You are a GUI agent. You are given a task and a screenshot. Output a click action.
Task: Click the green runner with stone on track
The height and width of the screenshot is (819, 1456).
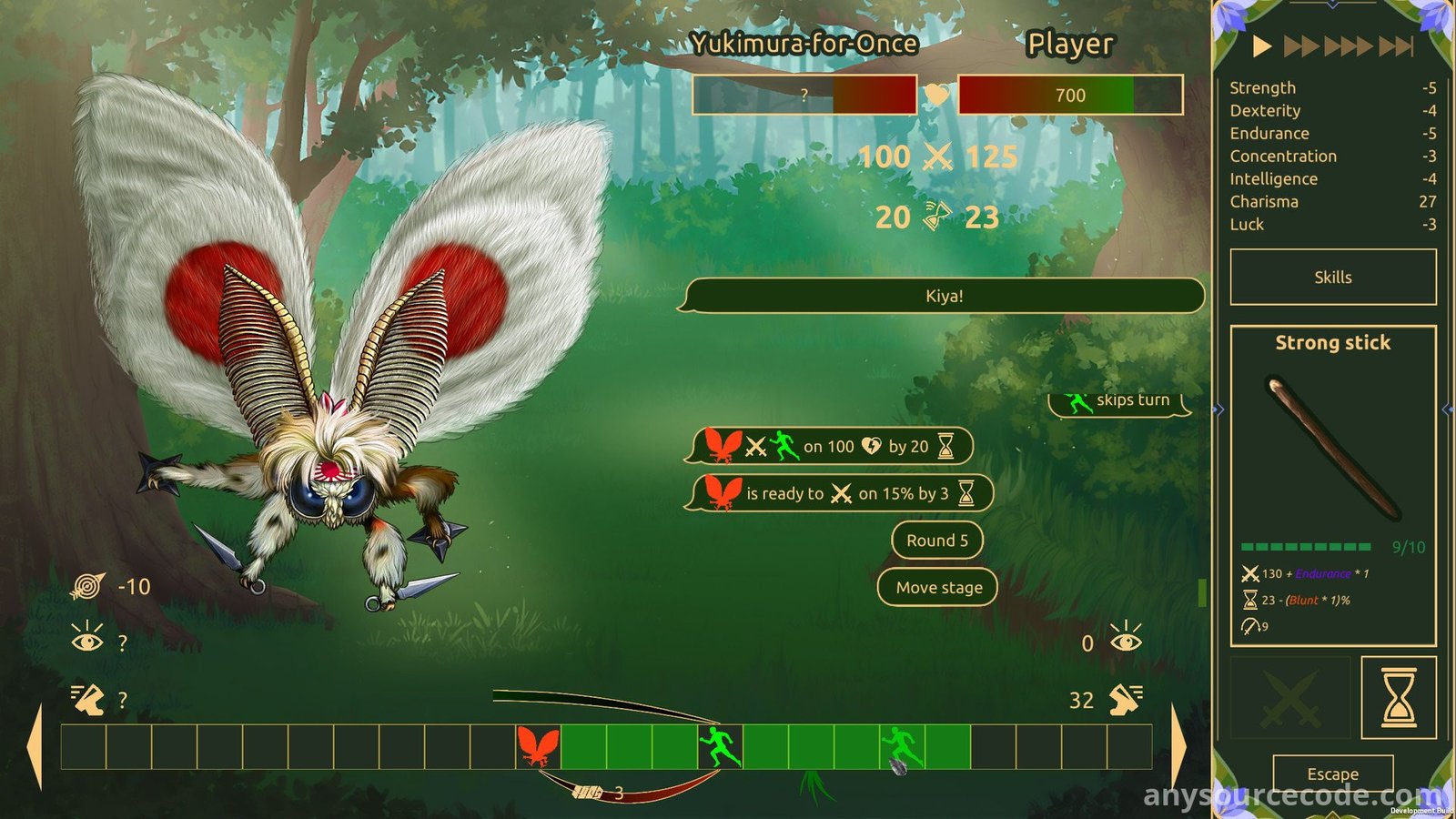[x=902, y=748]
